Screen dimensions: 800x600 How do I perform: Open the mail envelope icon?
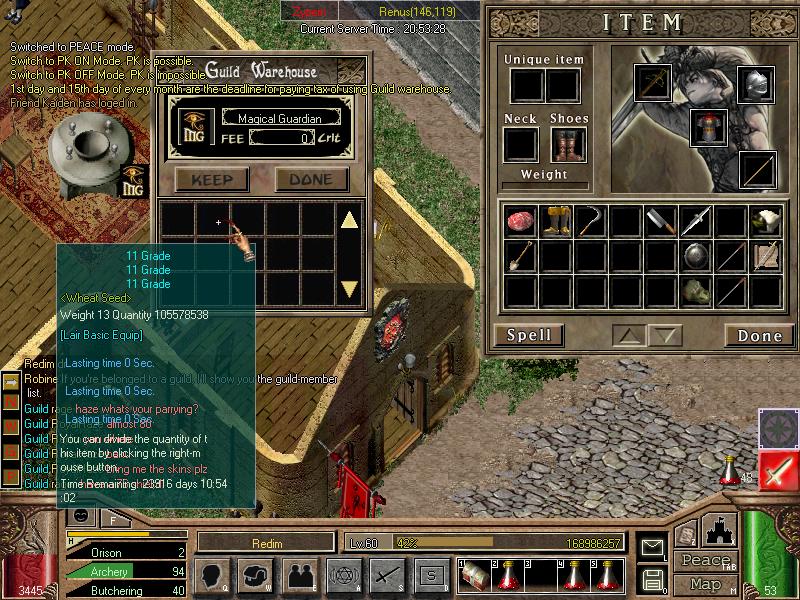tap(652, 546)
